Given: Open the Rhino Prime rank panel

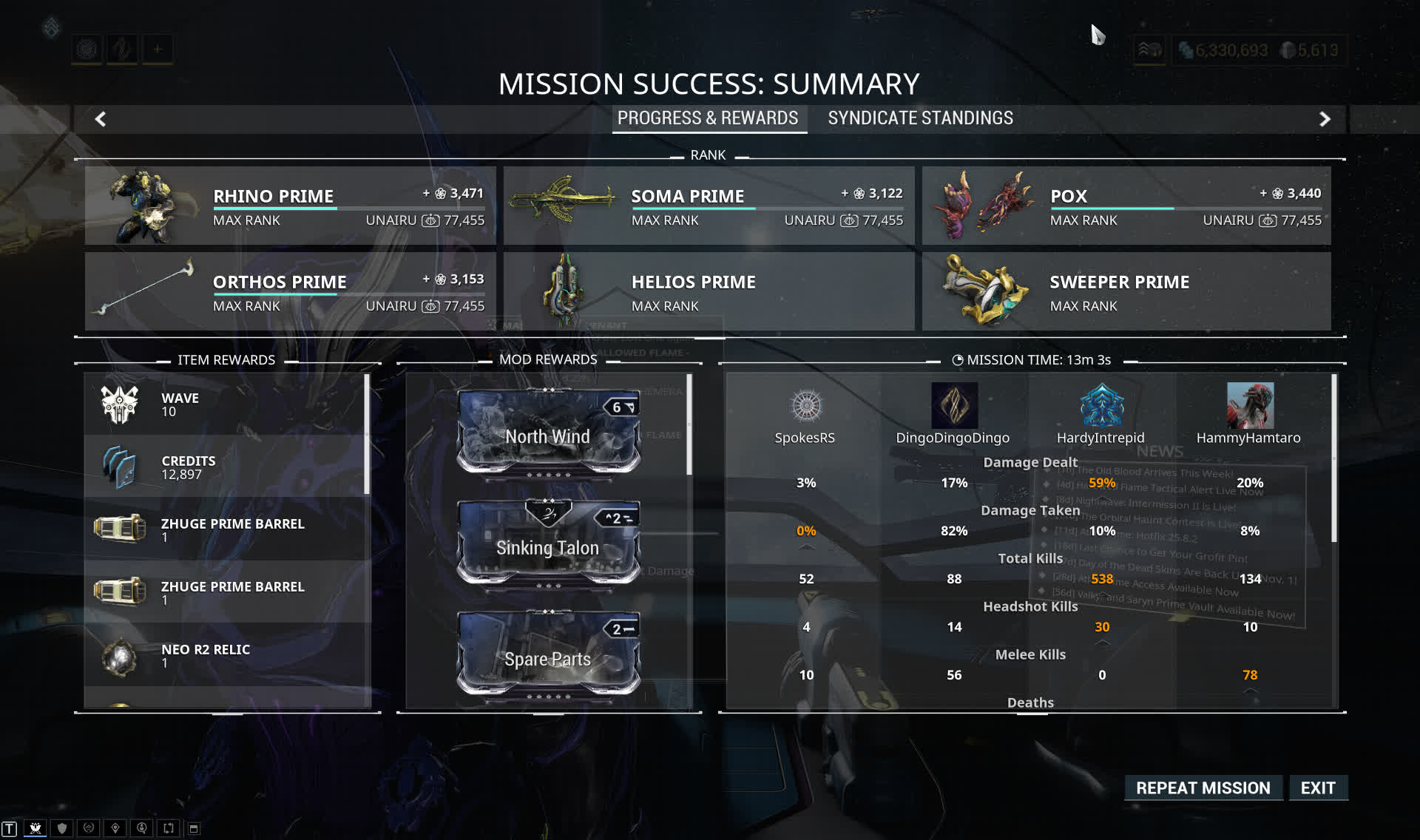Looking at the screenshot, I should (x=290, y=206).
